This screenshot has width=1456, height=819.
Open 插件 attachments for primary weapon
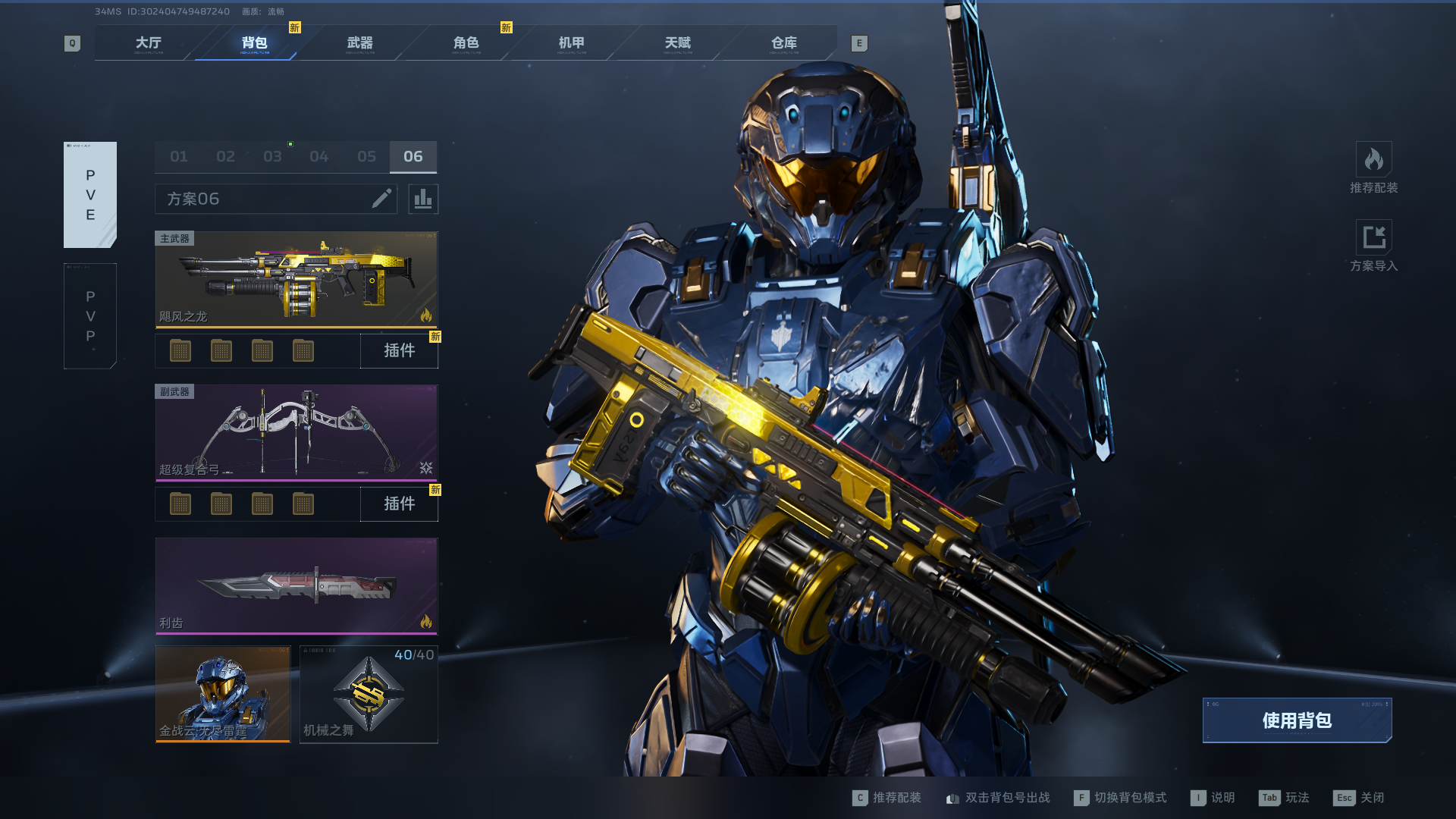pyautogui.click(x=399, y=351)
